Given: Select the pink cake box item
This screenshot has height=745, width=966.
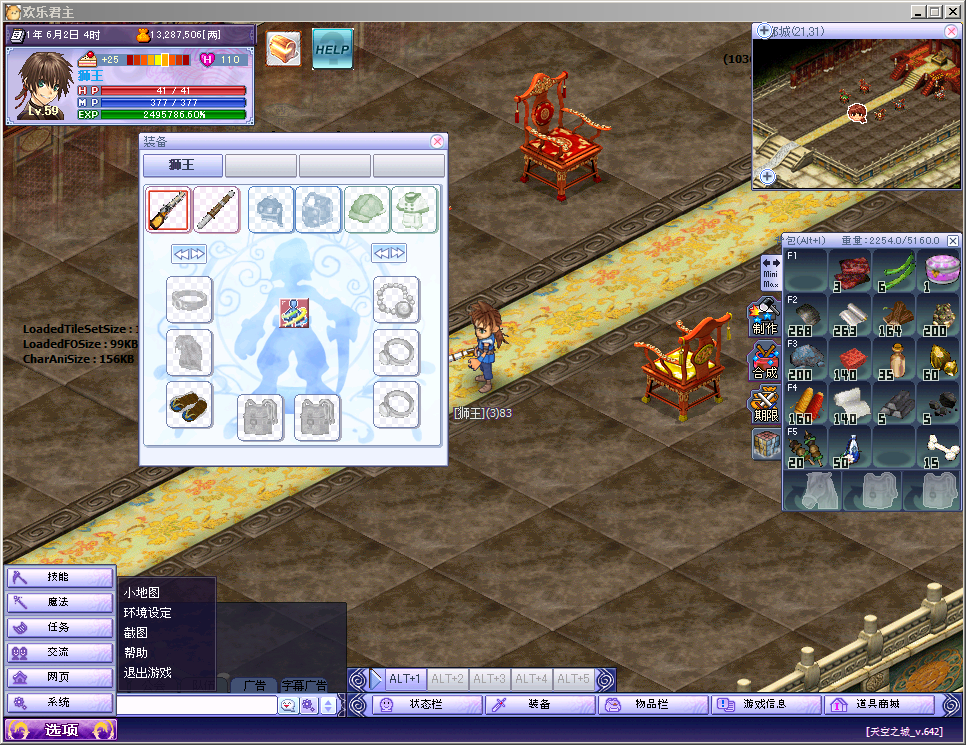Looking at the screenshot, I should (937, 270).
